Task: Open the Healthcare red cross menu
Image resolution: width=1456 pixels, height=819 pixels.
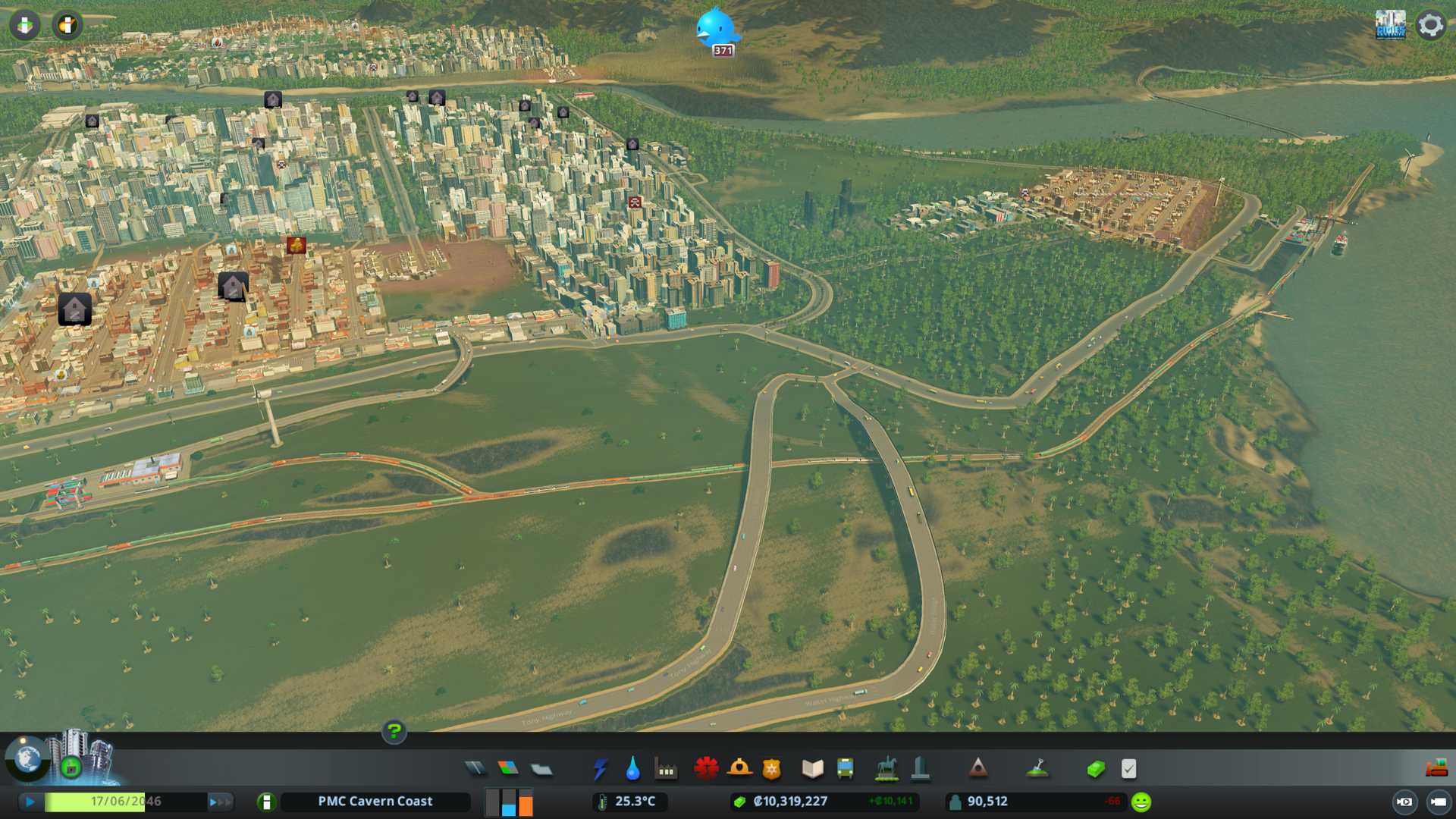Action: [x=706, y=769]
